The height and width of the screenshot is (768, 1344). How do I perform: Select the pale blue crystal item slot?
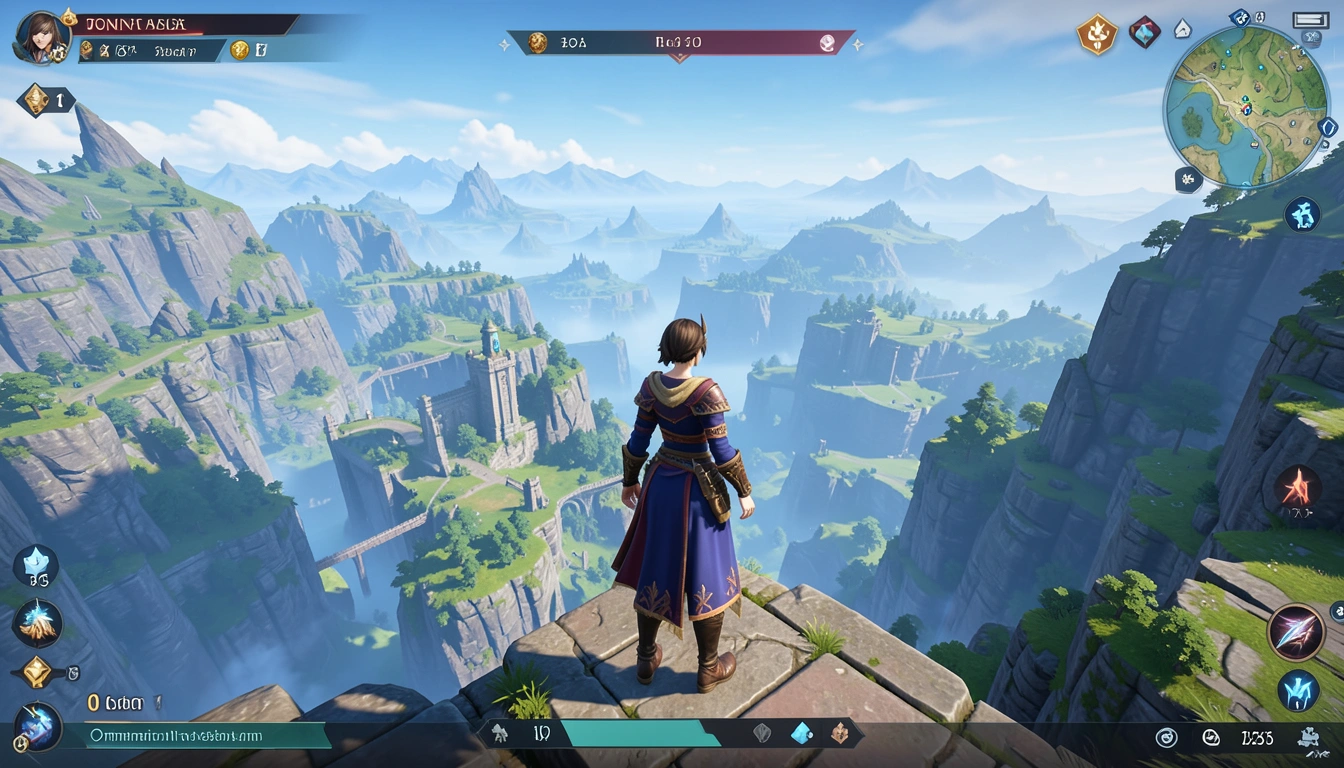pos(36,565)
